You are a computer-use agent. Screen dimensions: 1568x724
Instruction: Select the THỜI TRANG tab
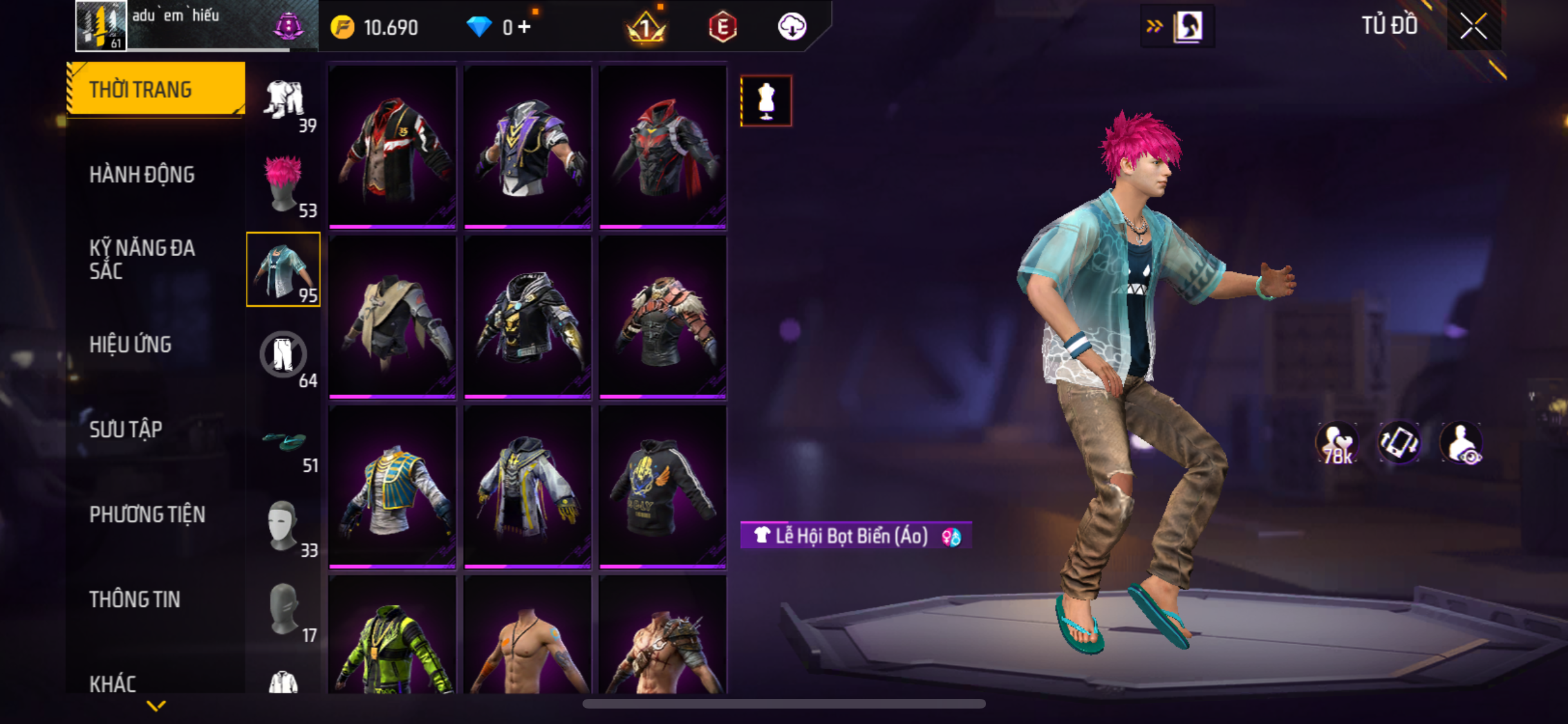(x=155, y=89)
